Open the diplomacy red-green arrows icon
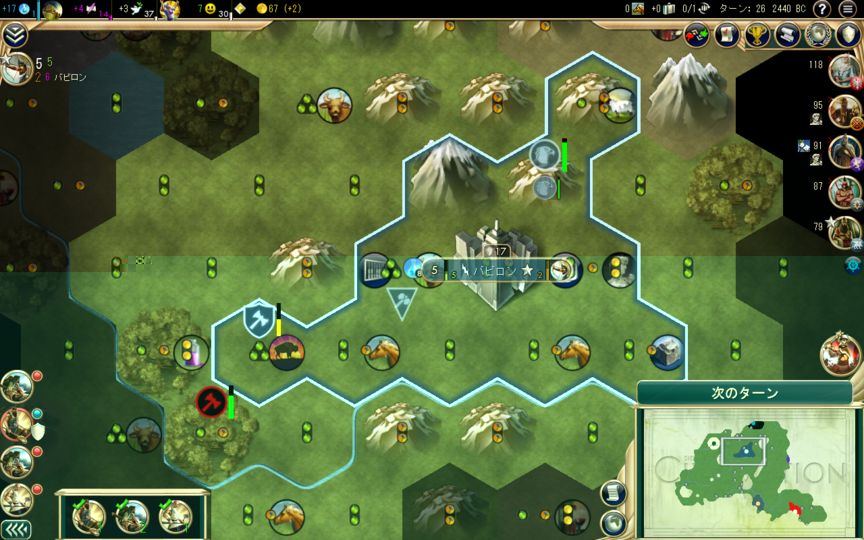 click(x=697, y=35)
